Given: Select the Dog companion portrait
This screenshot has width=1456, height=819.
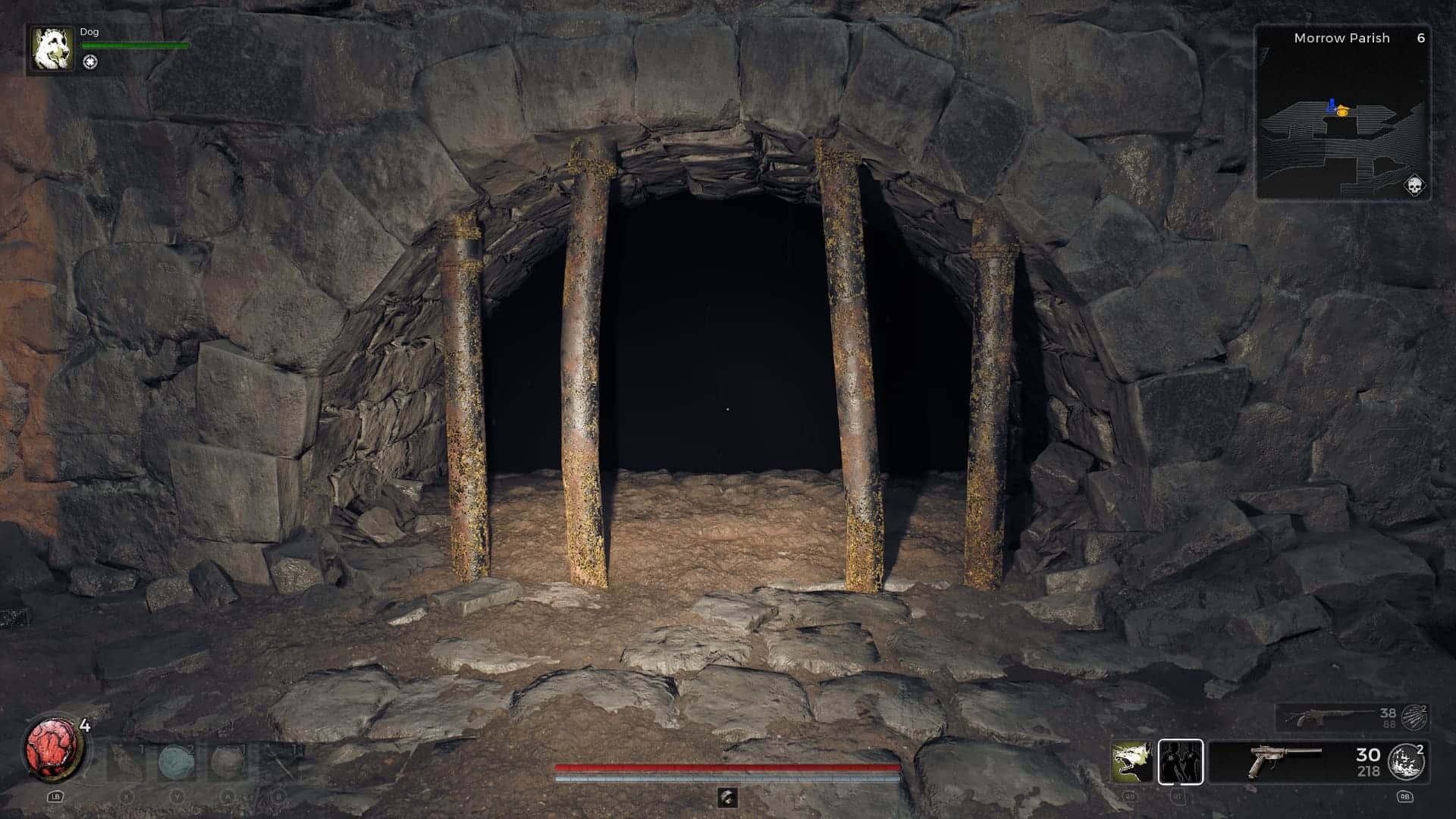Looking at the screenshot, I should [x=53, y=49].
